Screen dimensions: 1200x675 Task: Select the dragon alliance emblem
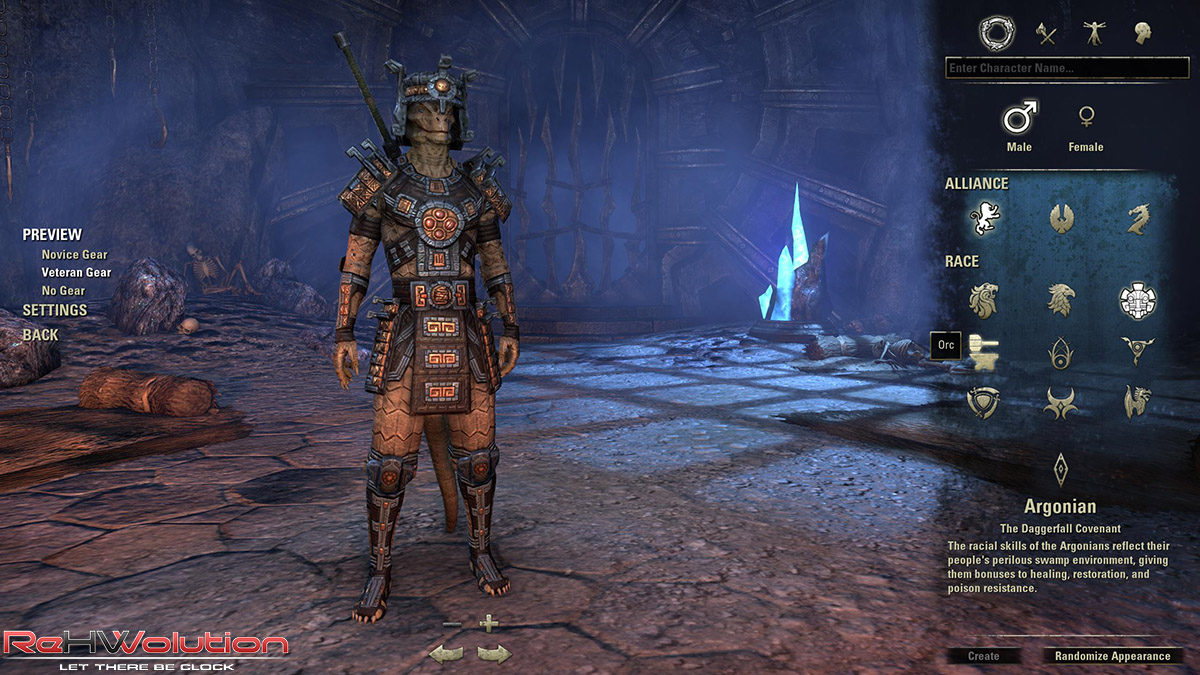pyautogui.click(x=1137, y=218)
